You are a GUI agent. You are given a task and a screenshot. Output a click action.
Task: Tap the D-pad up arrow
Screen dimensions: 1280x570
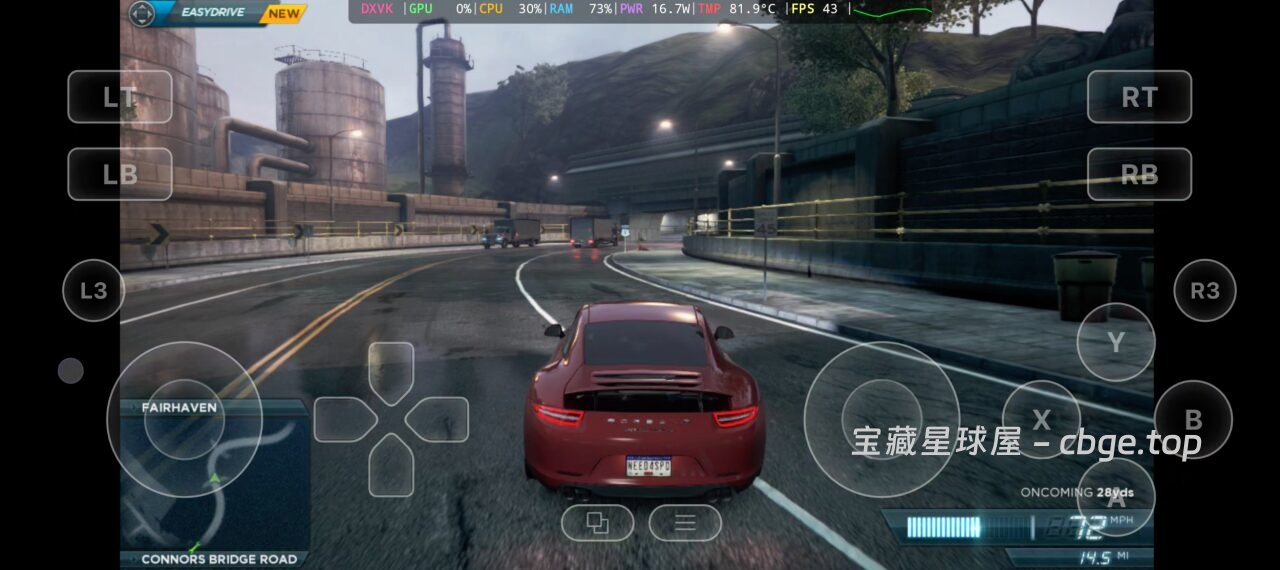pyautogui.click(x=391, y=372)
